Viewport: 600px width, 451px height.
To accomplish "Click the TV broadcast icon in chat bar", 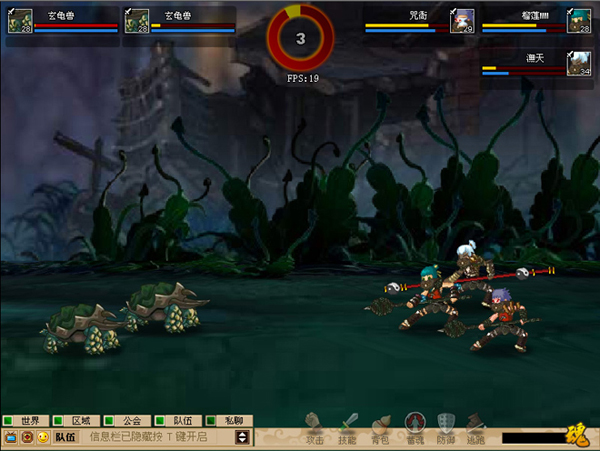I will (x=12, y=437).
